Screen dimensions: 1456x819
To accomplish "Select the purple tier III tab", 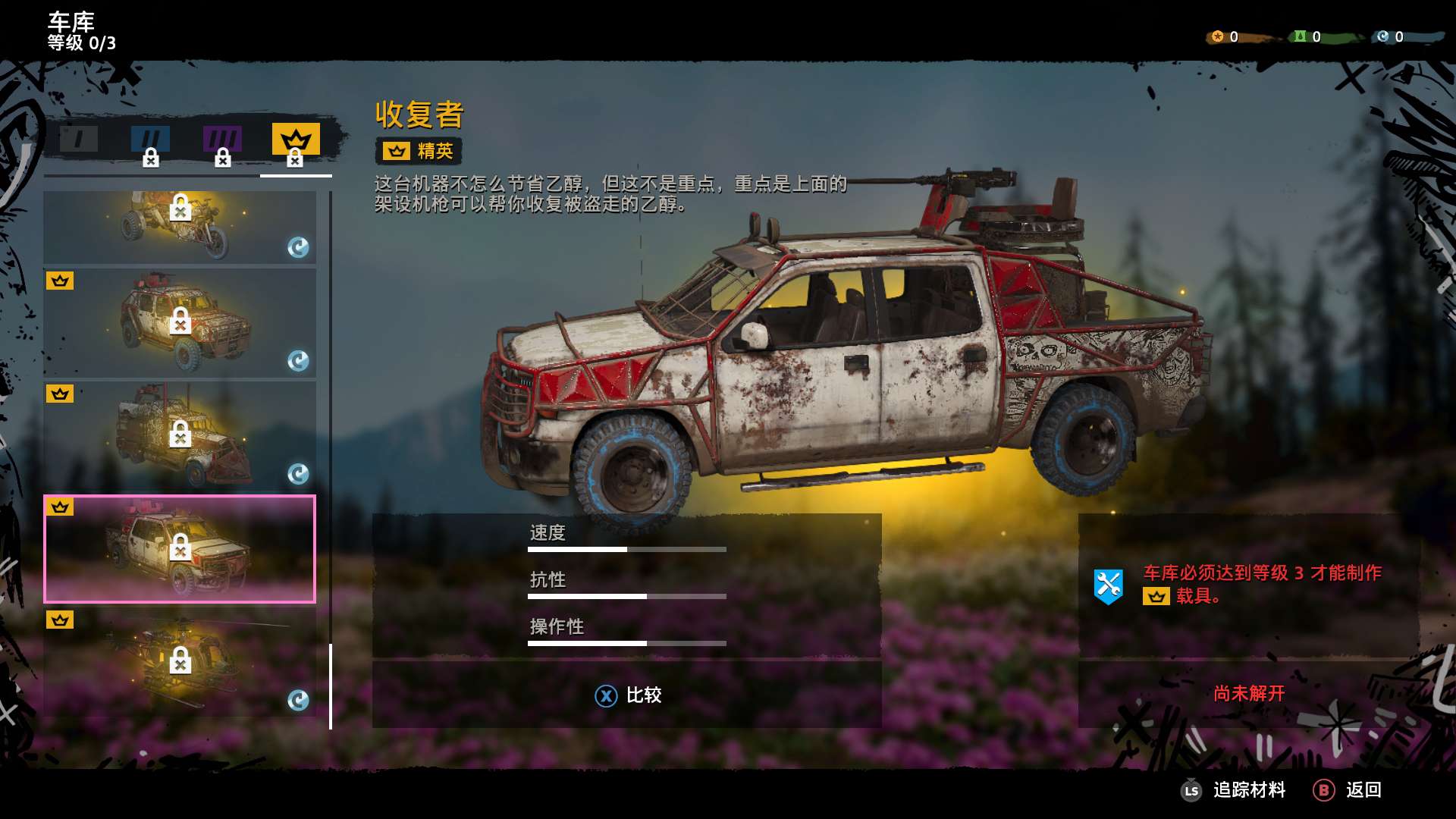I will (222, 141).
